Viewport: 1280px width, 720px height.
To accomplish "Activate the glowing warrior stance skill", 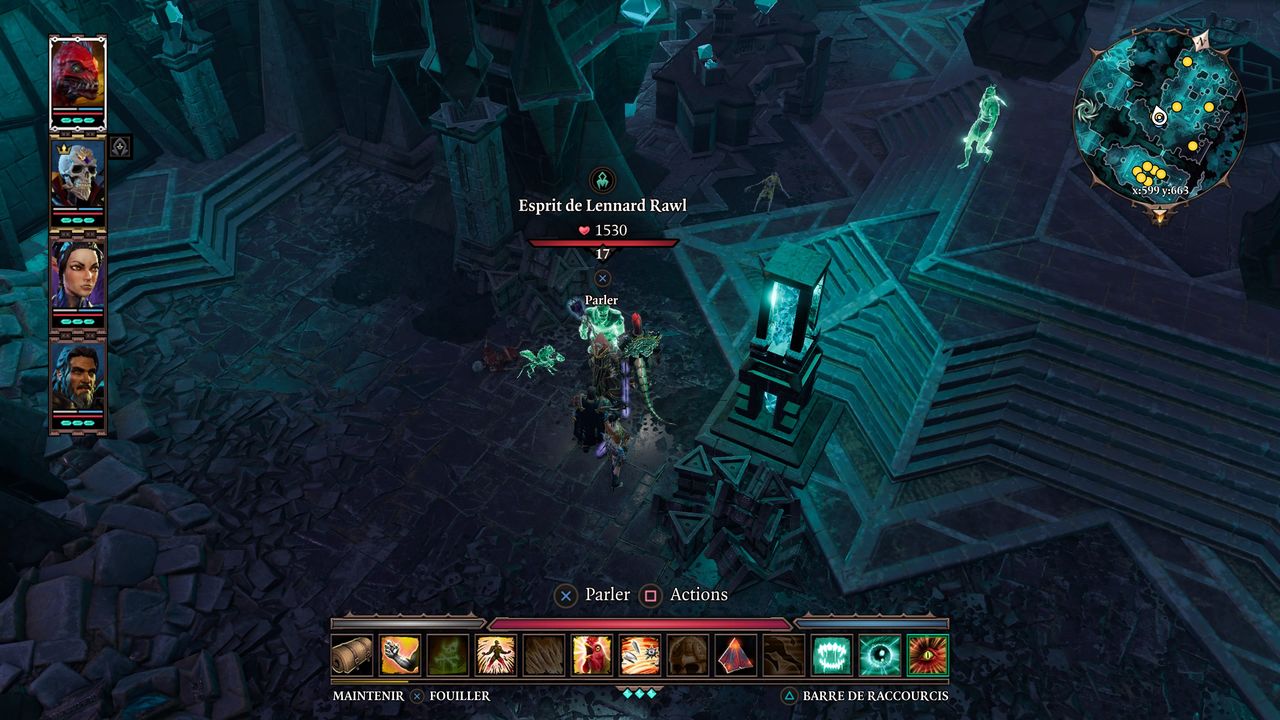I will click(496, 655).
